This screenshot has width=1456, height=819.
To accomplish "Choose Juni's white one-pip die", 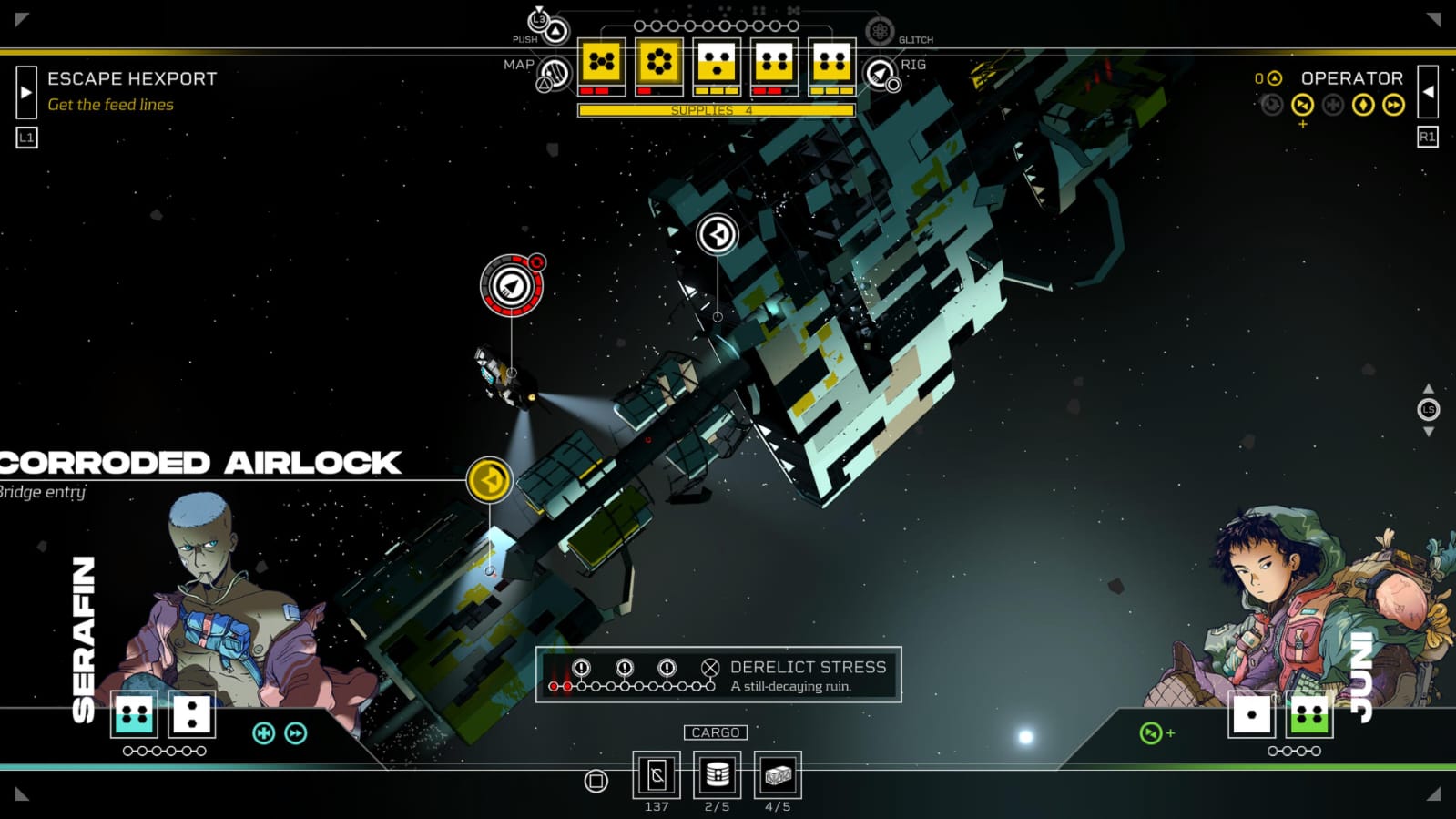I will pyautogui.click(x=1252, y=714).
